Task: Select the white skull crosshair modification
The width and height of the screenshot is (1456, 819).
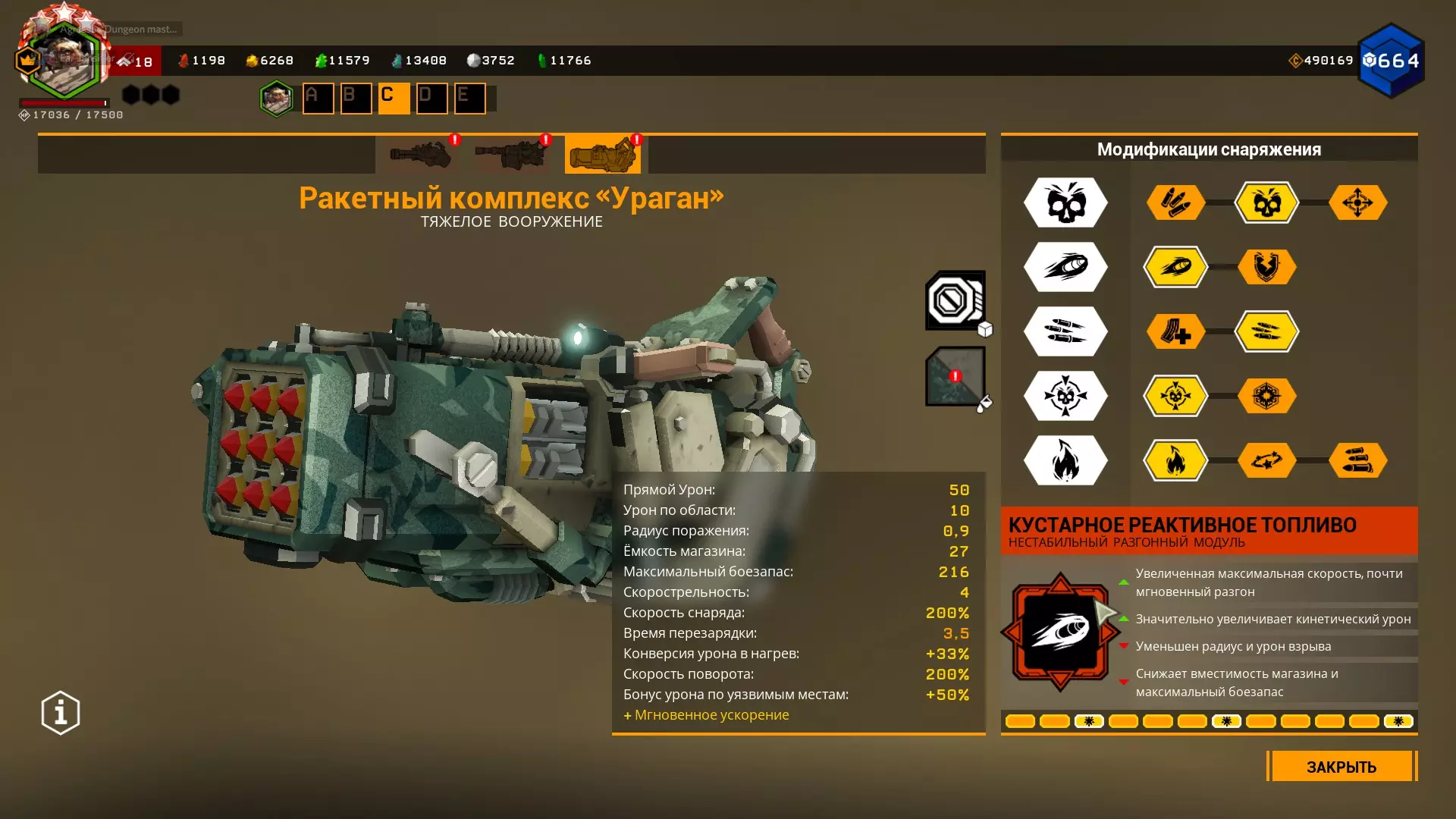Action: point(1065,396)
